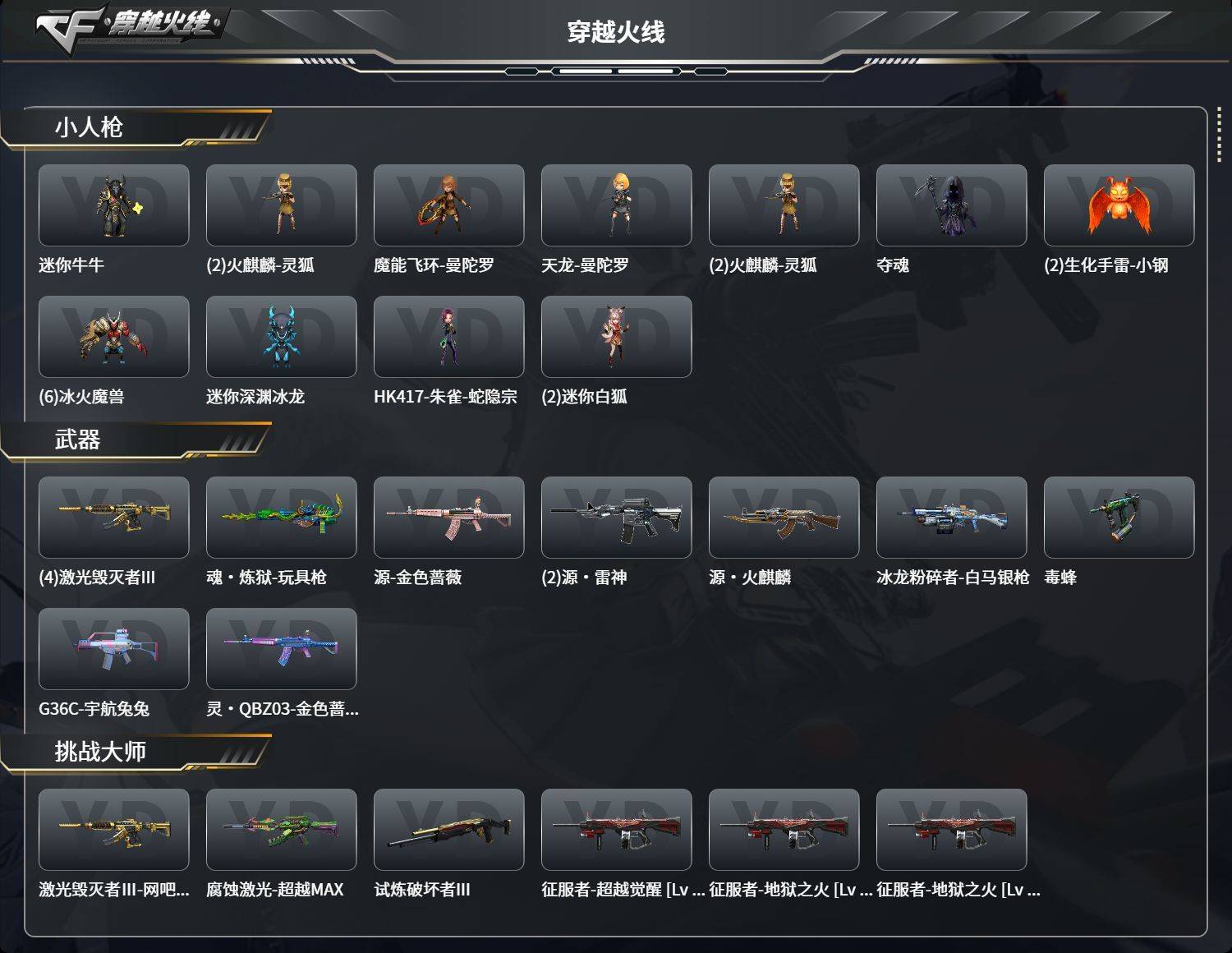Select the G36C-宇航兔兔 weapon icon
Screen dimensions: 1232x953
[114, 649]
